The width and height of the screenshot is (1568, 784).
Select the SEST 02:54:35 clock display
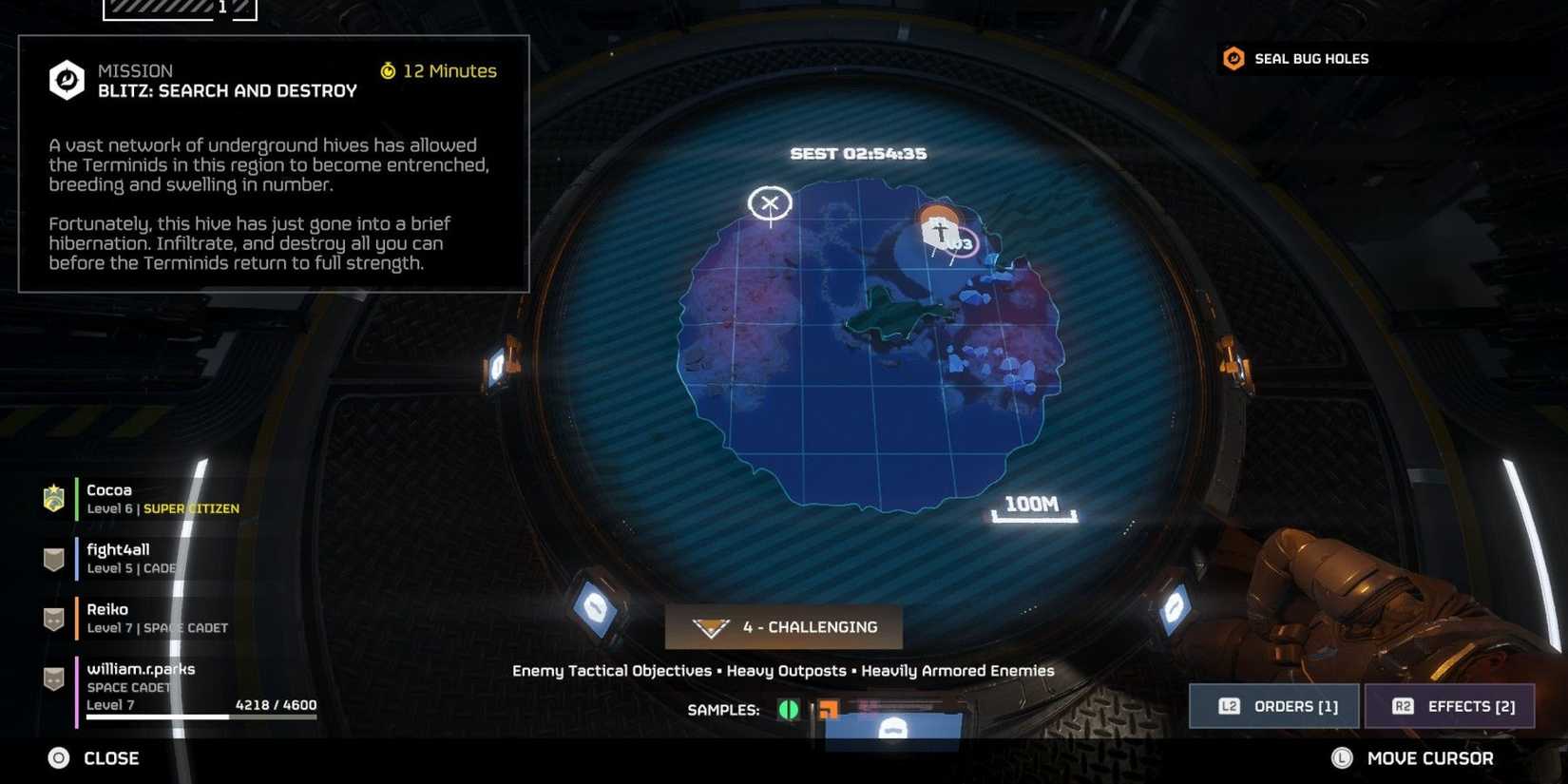(858, 153)
